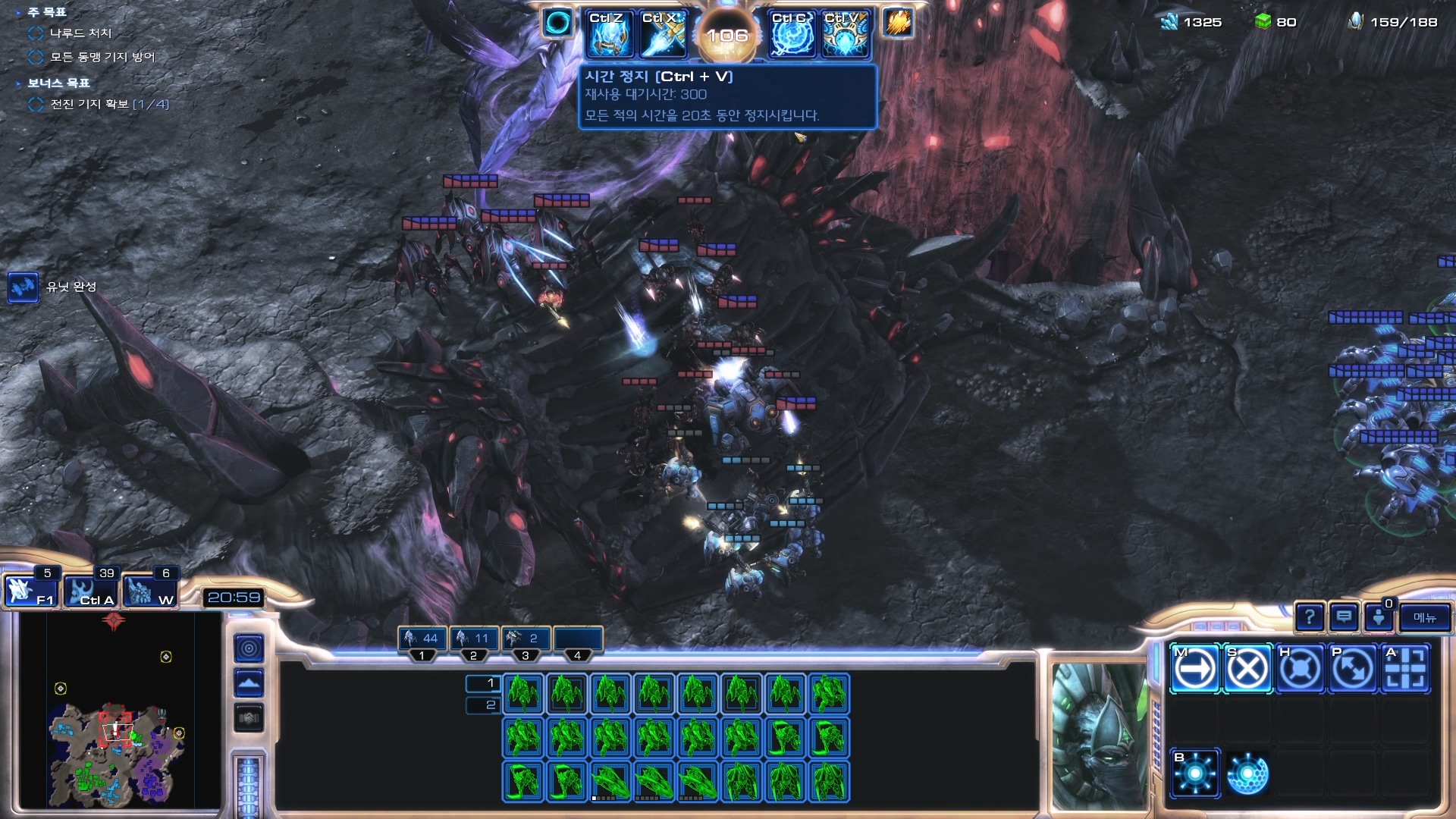Viewport: 1456px width, 819px height.
Task: Select control group 1 with 44 units
Action: [422, 639]
